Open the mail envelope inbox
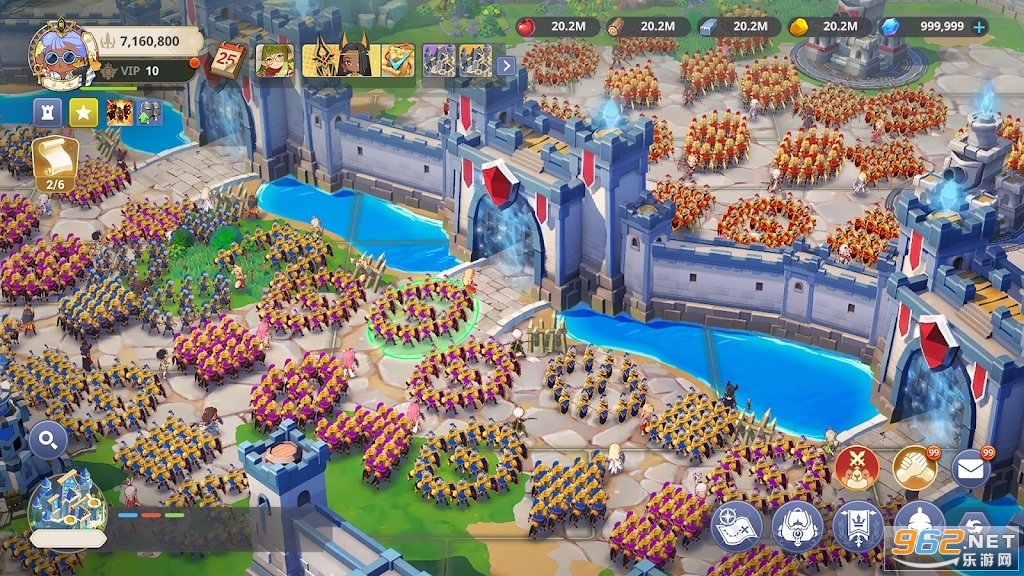Viewport: 1024px width, 576px height. [x=970, y=468]
